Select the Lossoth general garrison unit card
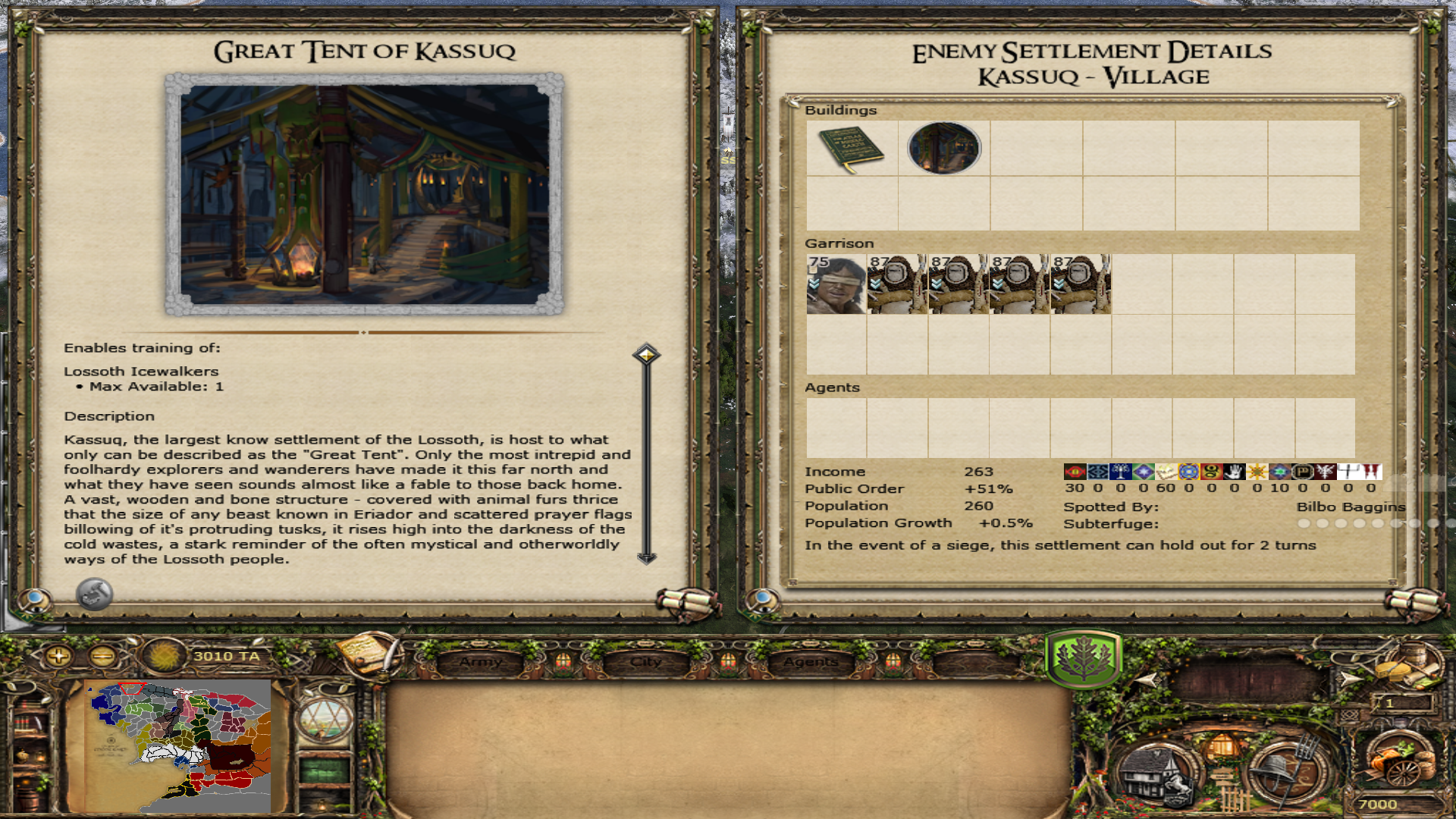The image size is (1456, 819). tap(836, 284)
